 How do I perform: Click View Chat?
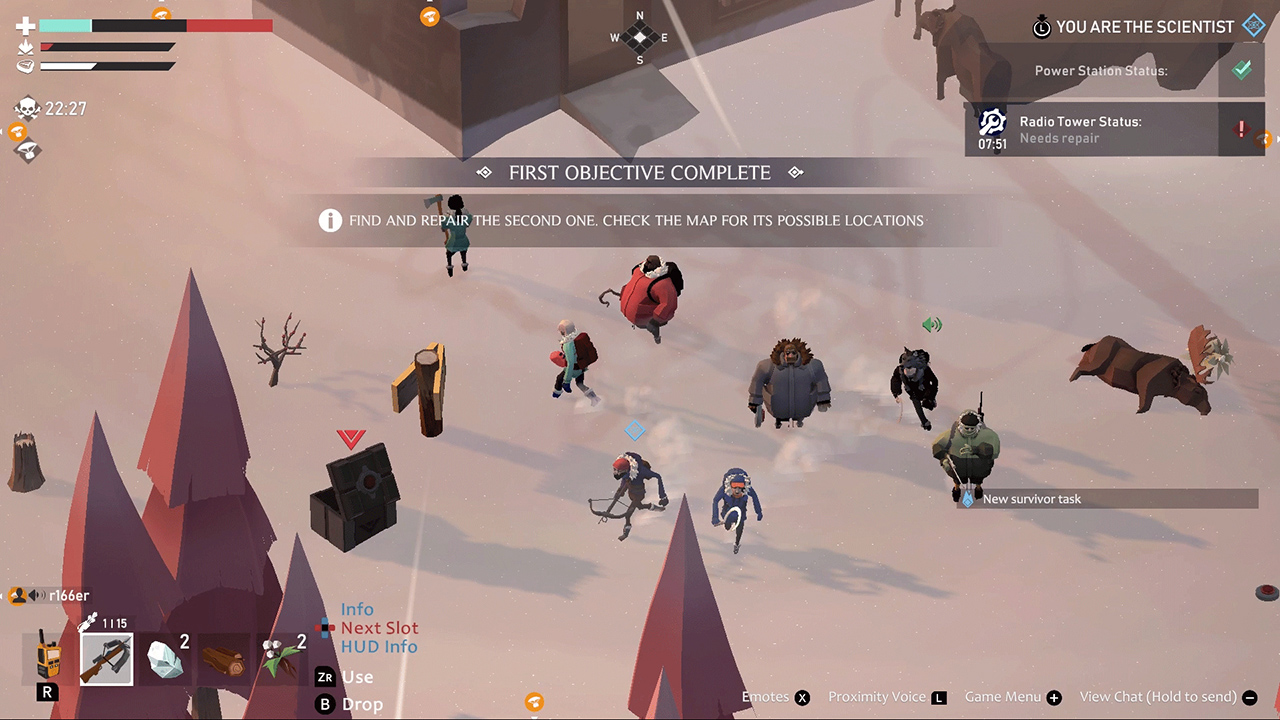[1160, 697]
